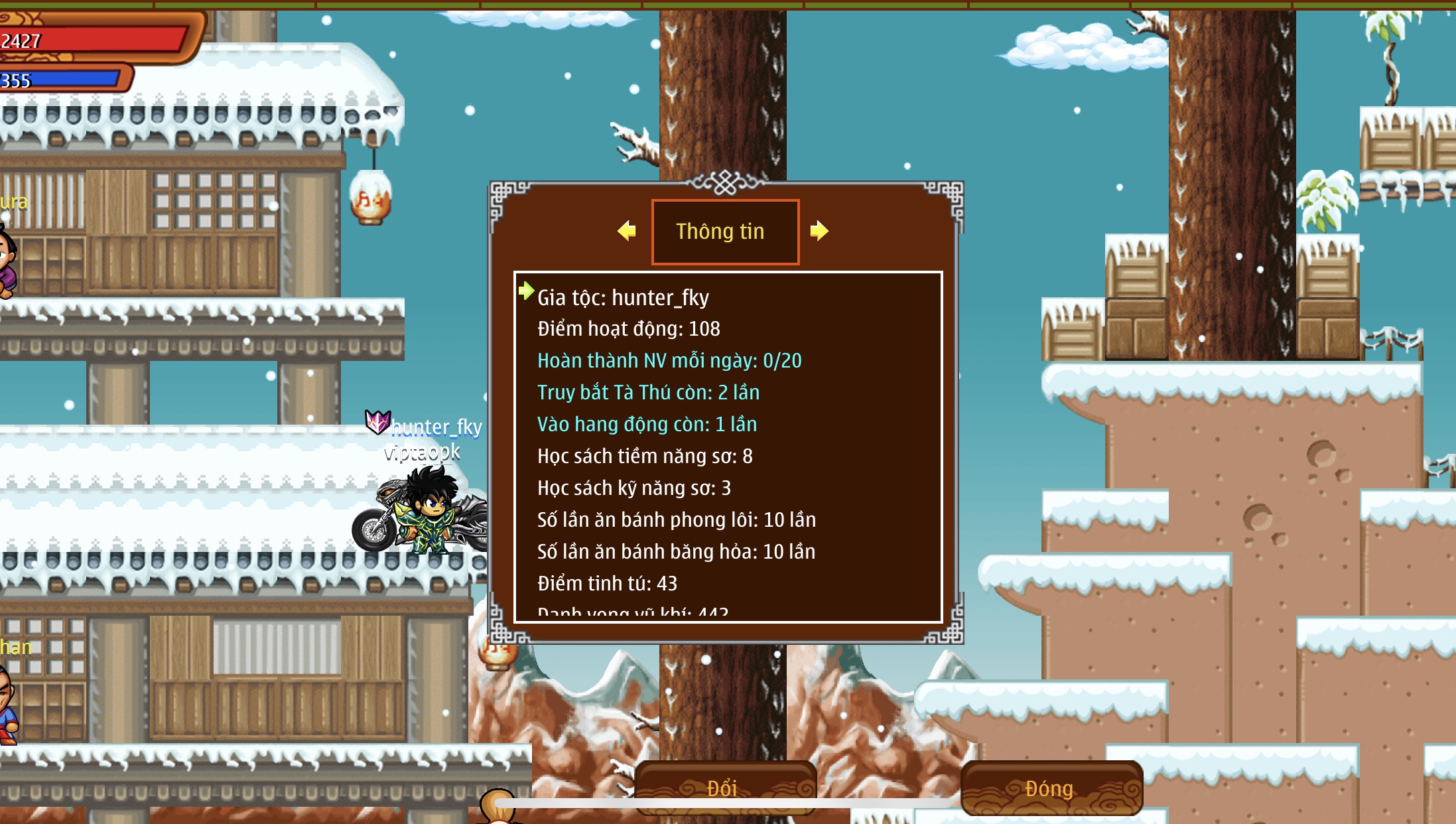This screenshot has width=1456, height=824.
Task: Select the bánh băng hỏa row
Action: click(x=676, y=552)
